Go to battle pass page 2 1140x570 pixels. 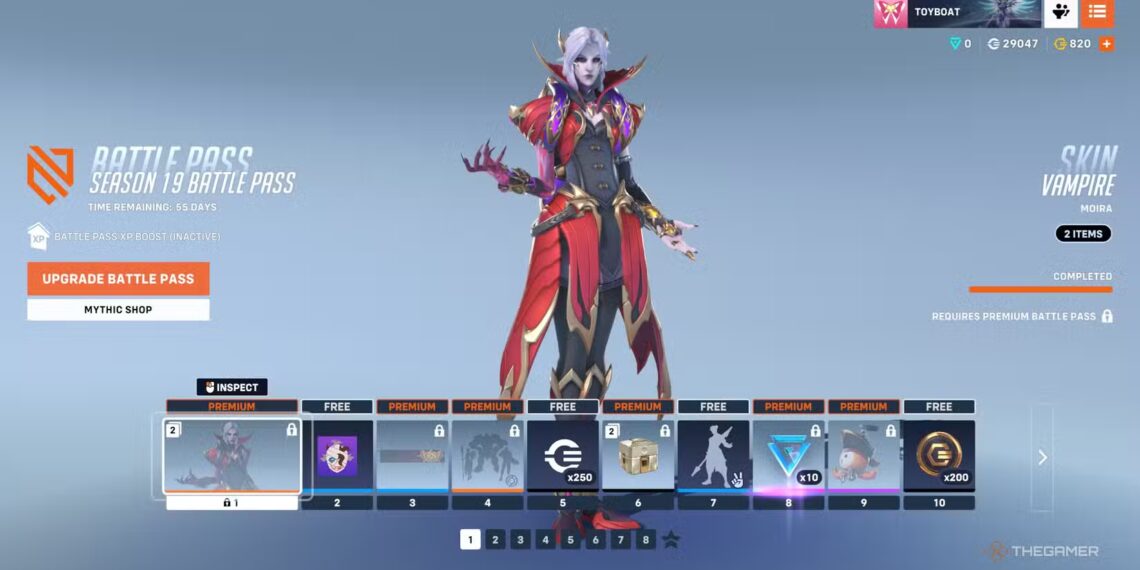(x=495, y=540)
